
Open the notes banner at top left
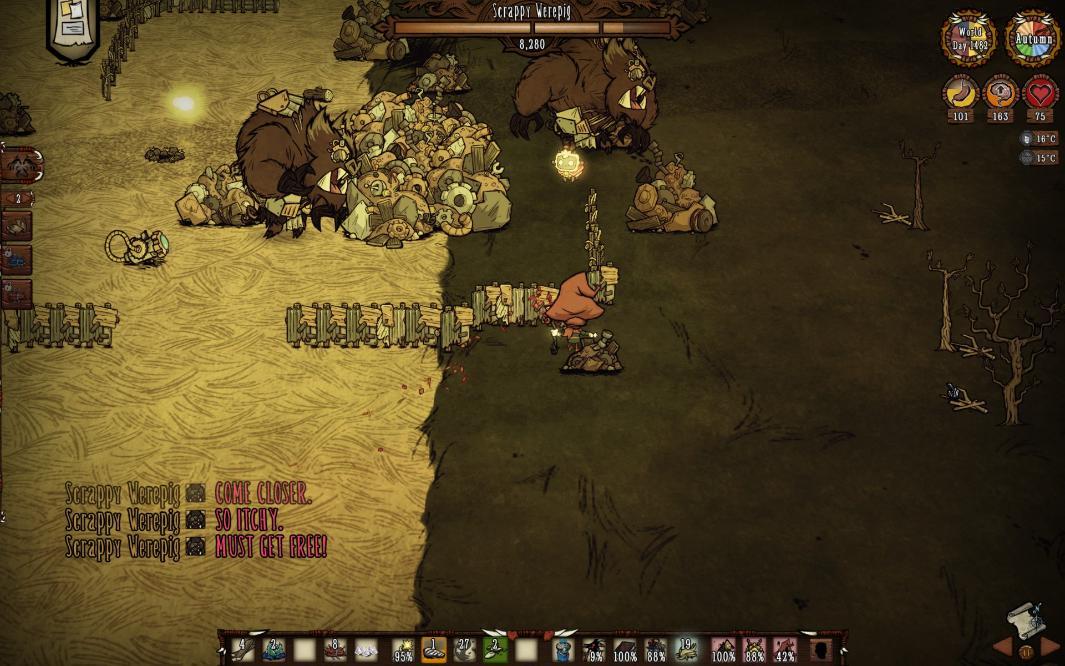(73, 25)
